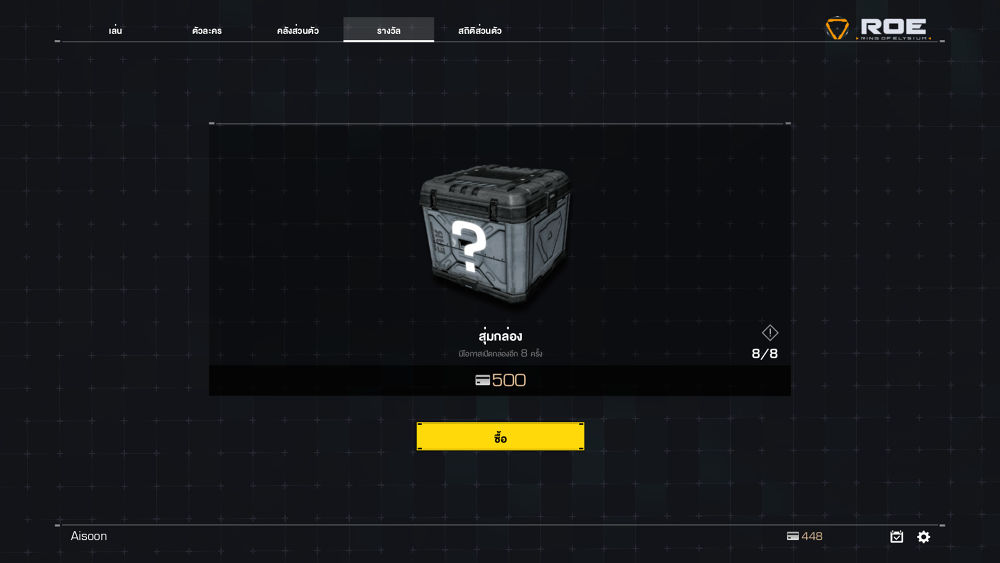Show the สถิติส่วนตัว personal stats tab
Screen dimensions: 1000x563
(x=480, y=31)
